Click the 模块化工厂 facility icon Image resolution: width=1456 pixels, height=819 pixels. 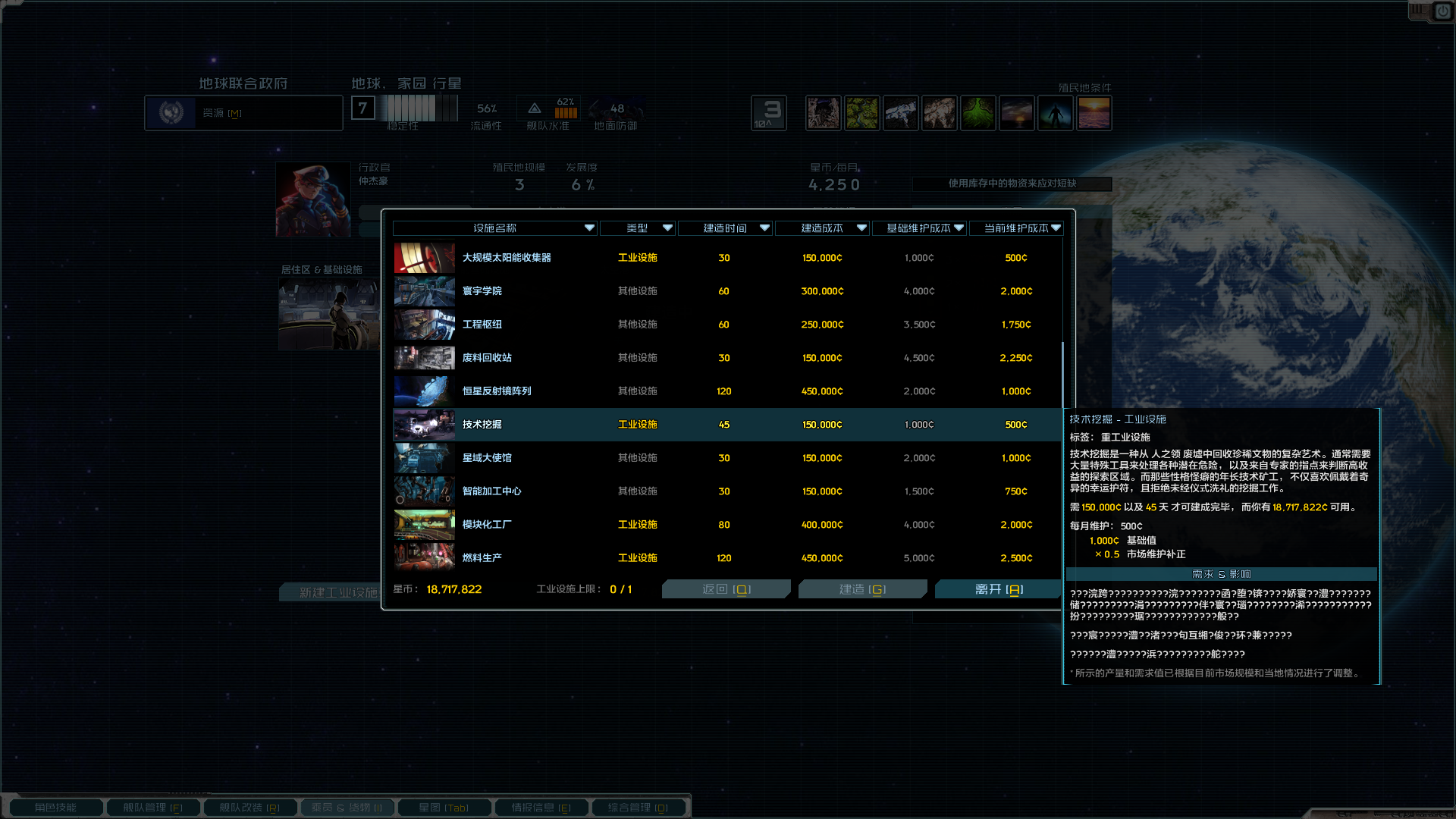pos(423,524)
